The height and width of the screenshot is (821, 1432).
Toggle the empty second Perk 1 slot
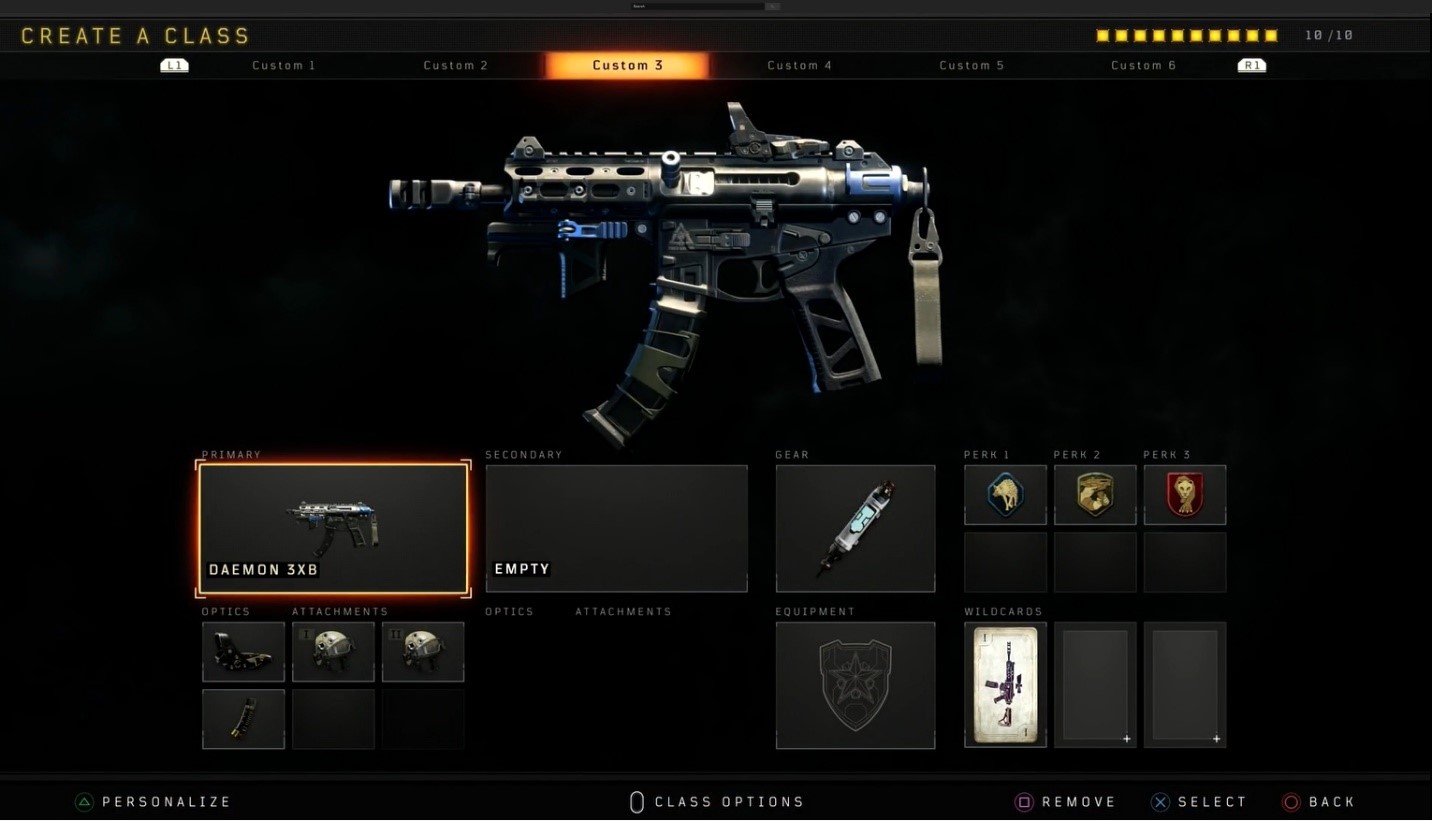1004,561
